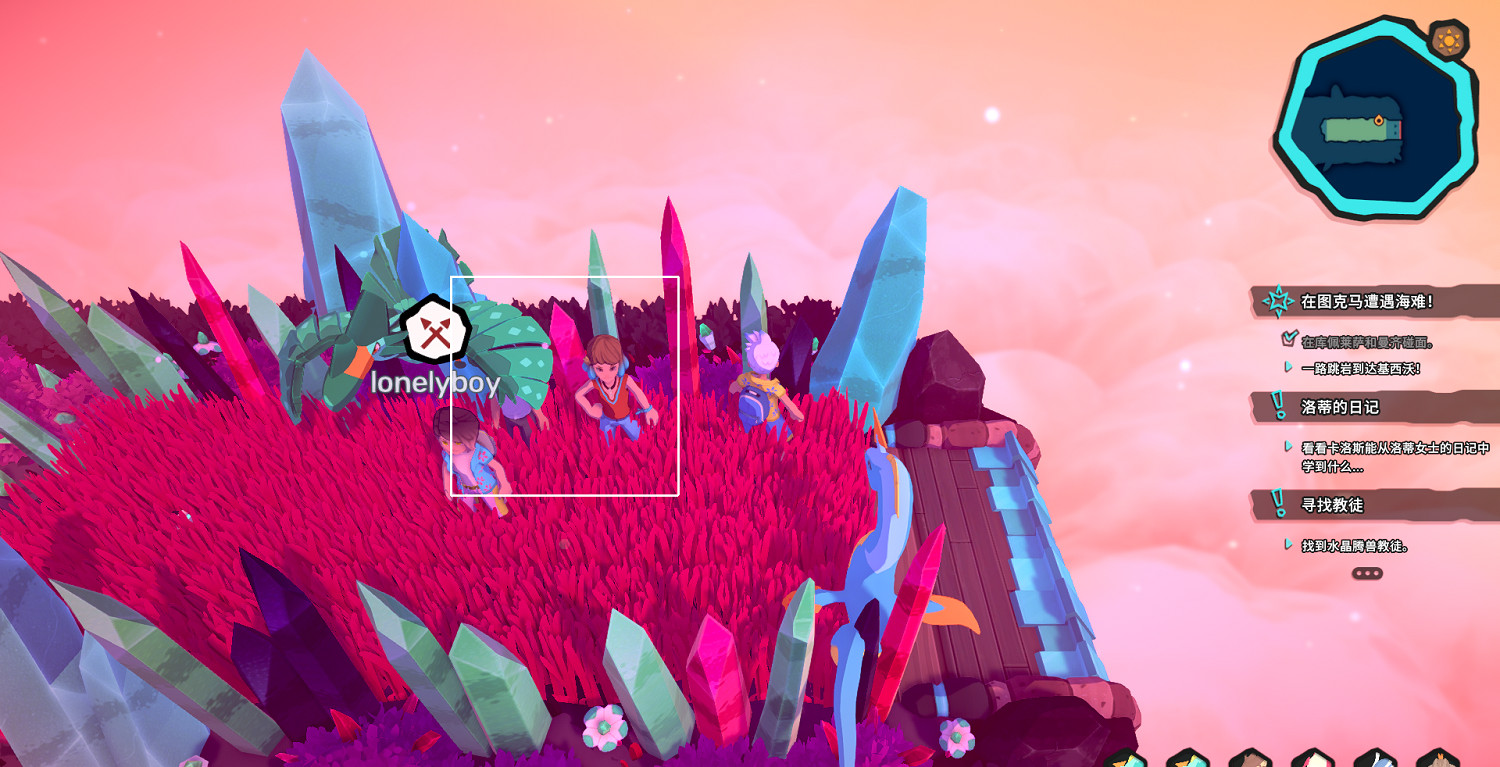Screen dimensions: 1500x767
Task: Toggle the objective marker for 找到水晶腾兽教徒
Action: [1288, 543]
